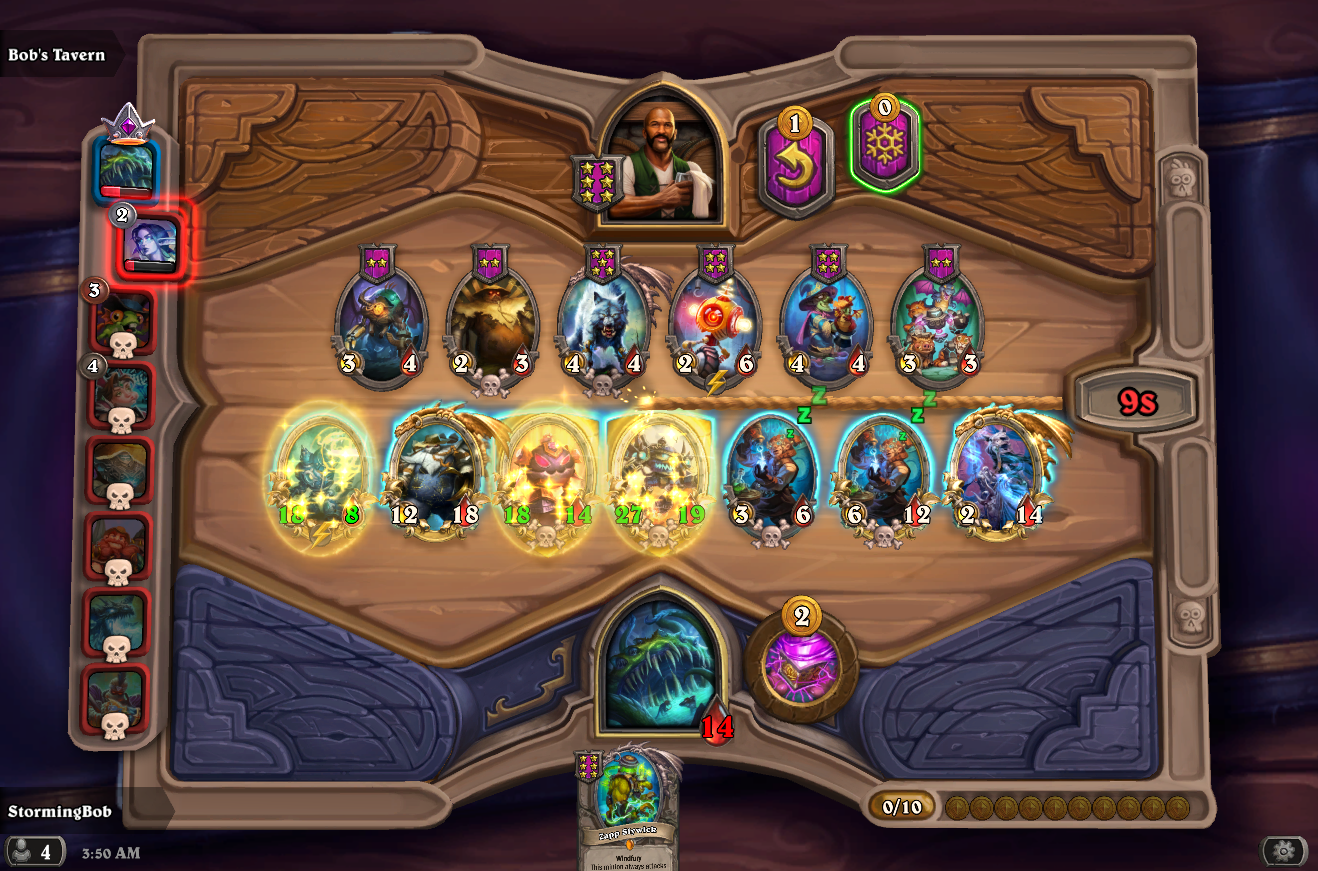
Task: Select the glowing 27/19 minion on your board
Action: coord(661,472)
